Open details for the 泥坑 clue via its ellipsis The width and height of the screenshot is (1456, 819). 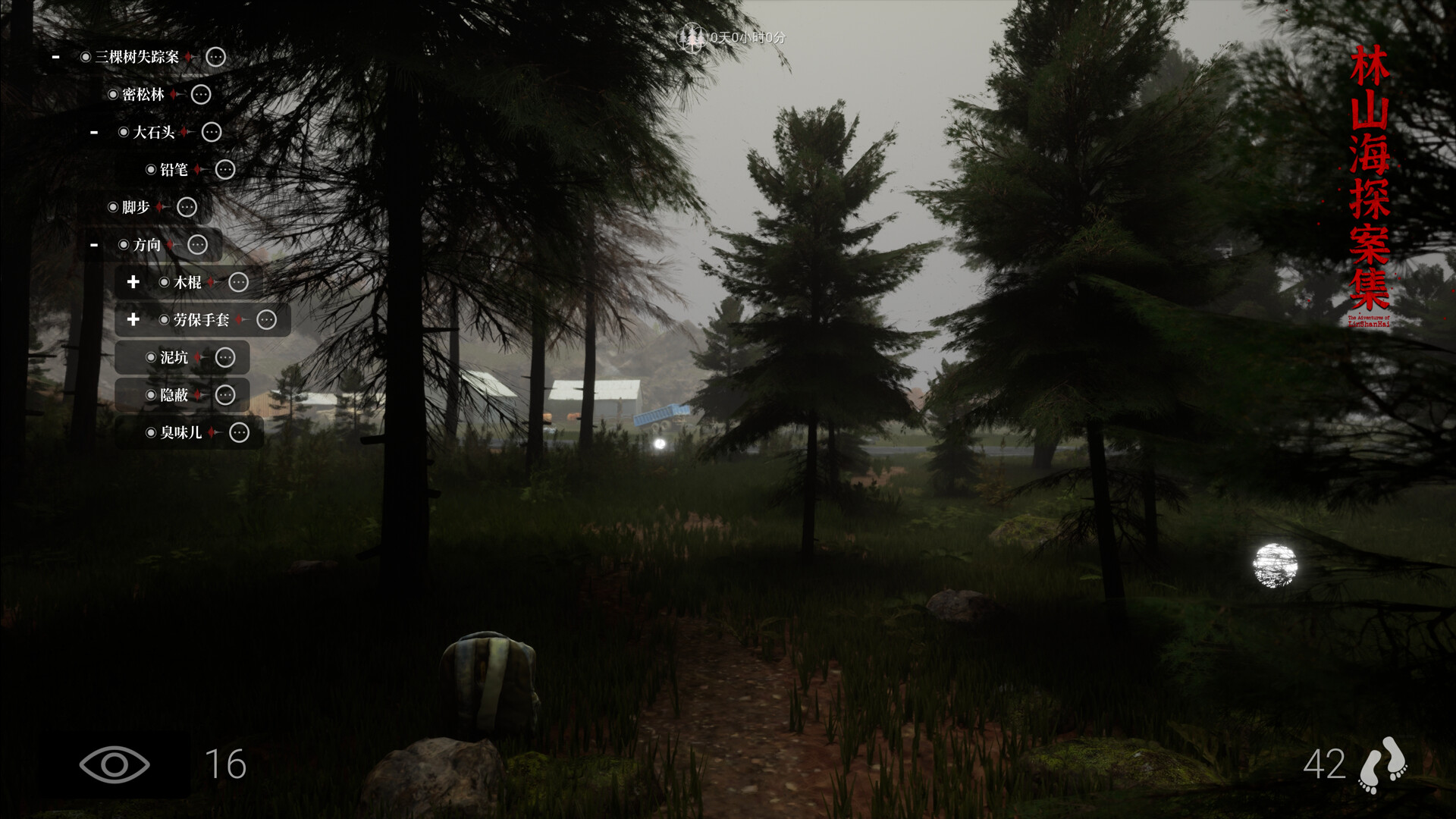[x=224, y=357]
